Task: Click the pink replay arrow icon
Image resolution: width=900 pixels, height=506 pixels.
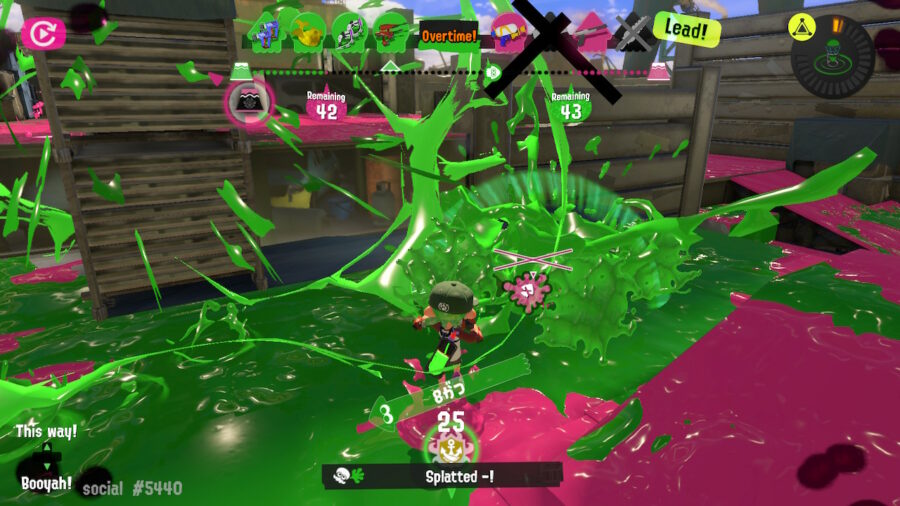Action: click(43, 34)
